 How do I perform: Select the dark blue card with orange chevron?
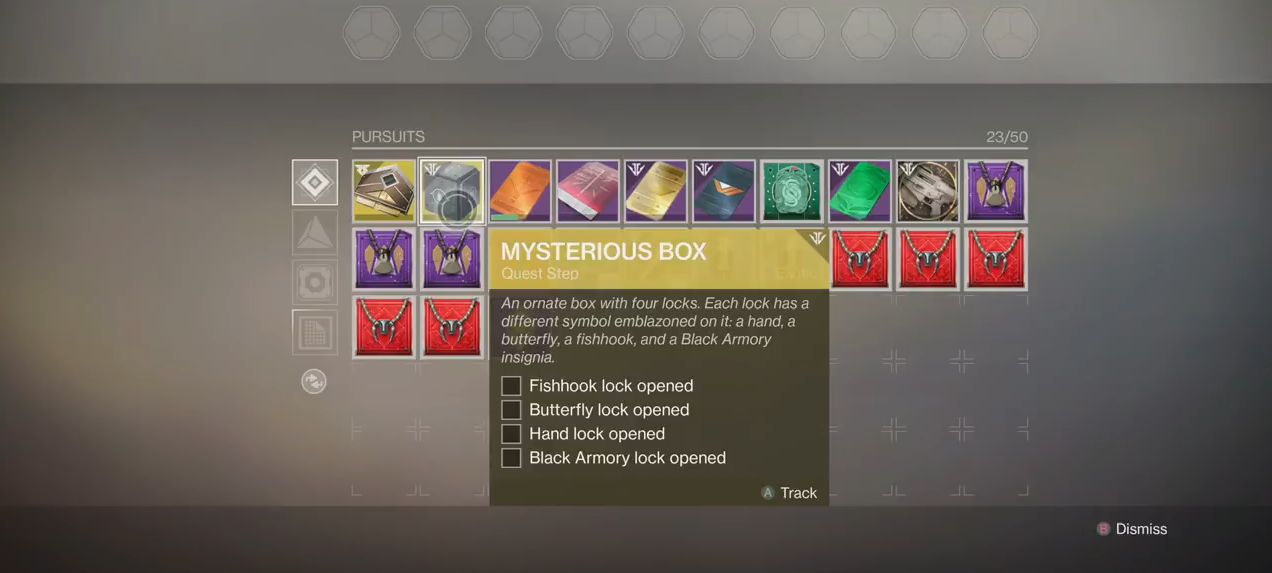pyautogui.click(x=724, y=190)
